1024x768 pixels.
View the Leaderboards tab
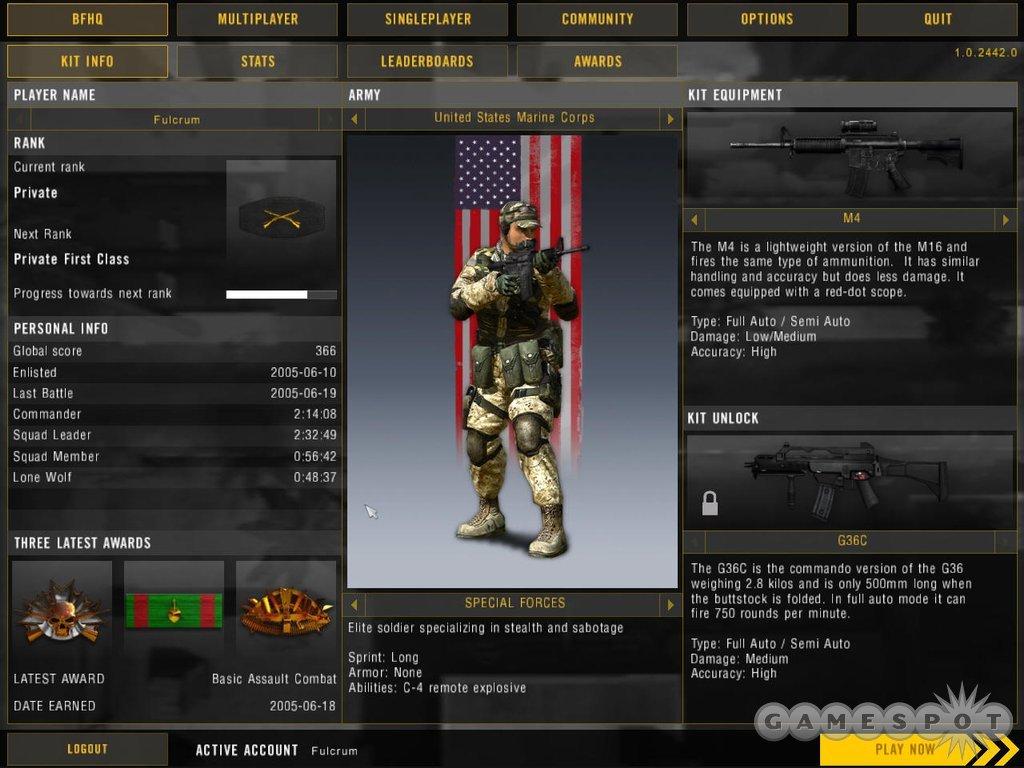pyautogui.click(x=427, y=61)
